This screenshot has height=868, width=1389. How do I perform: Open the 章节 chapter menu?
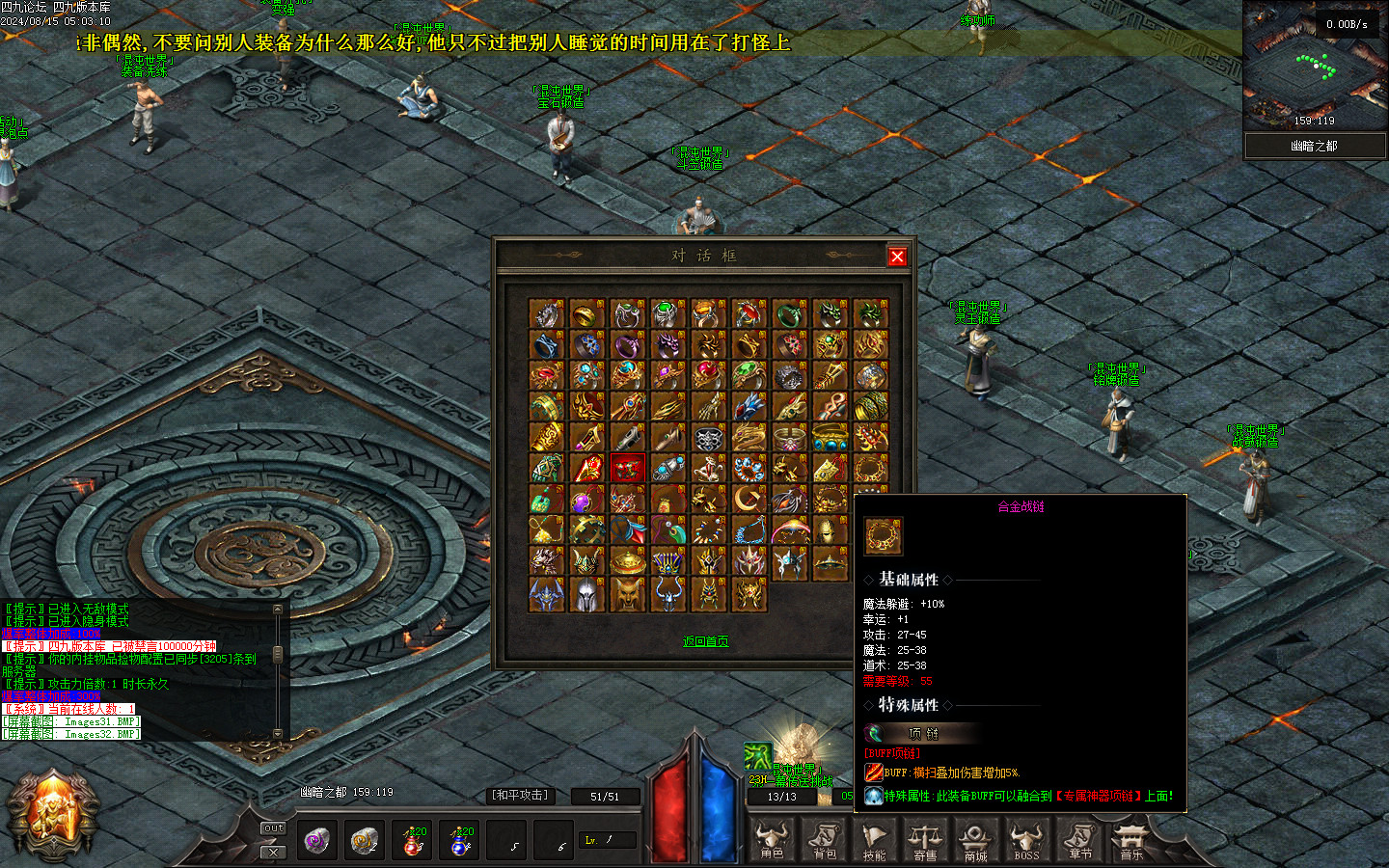[x=1079, y=840]
